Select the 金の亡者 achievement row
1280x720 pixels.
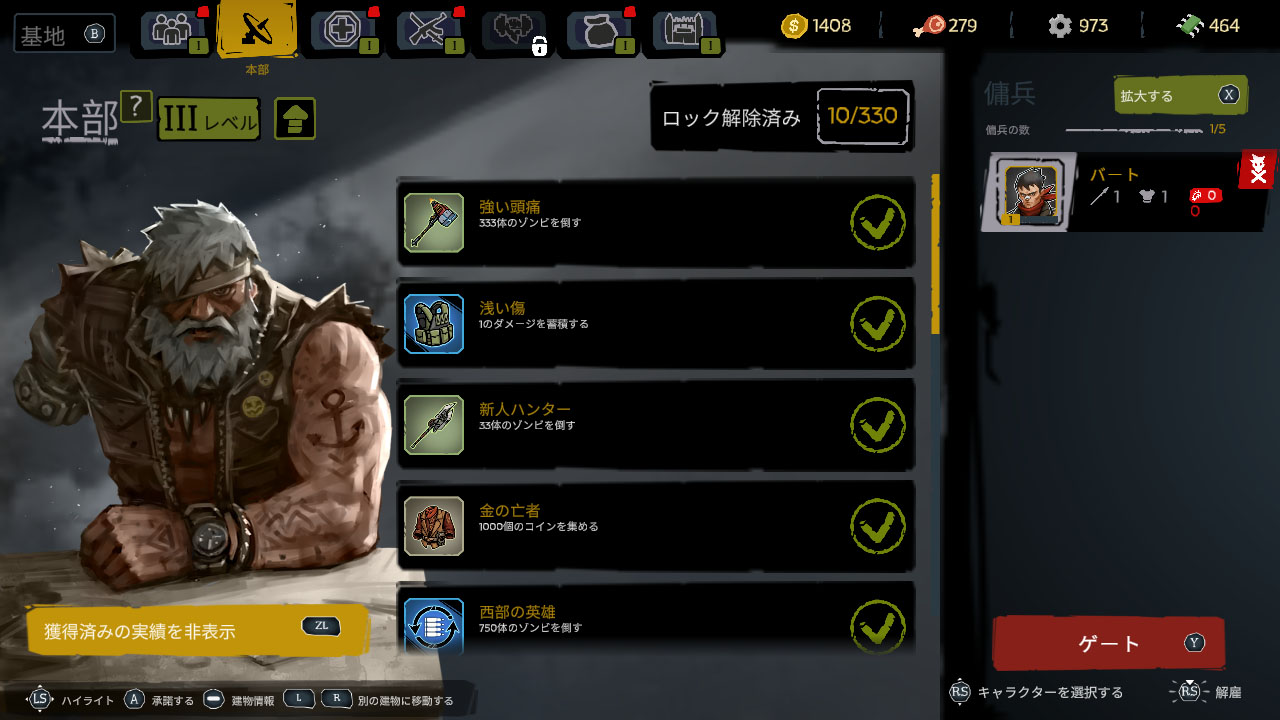(655, 526)
